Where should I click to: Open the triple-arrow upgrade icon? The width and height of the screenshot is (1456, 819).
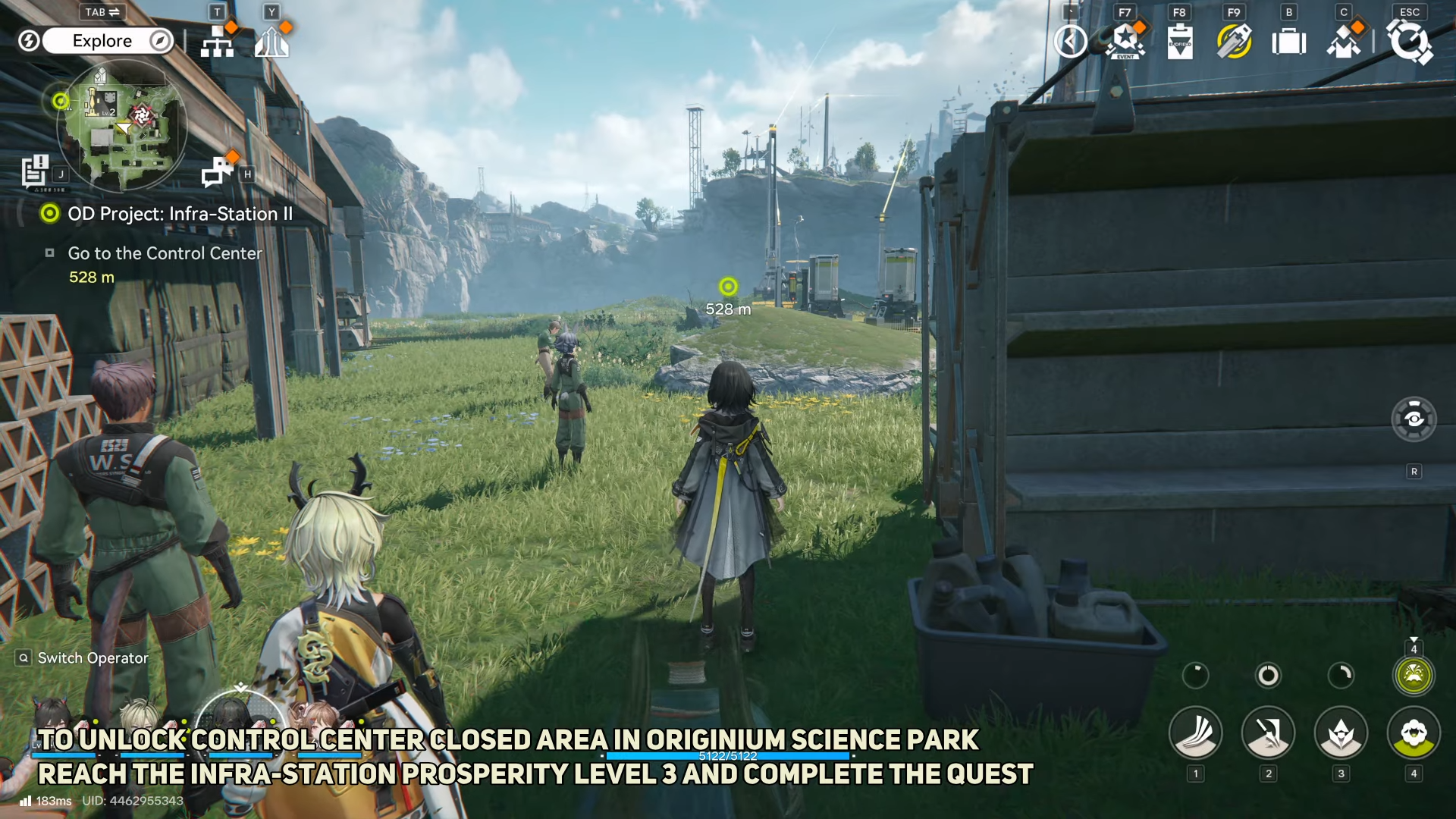click(x=271, y=42)
